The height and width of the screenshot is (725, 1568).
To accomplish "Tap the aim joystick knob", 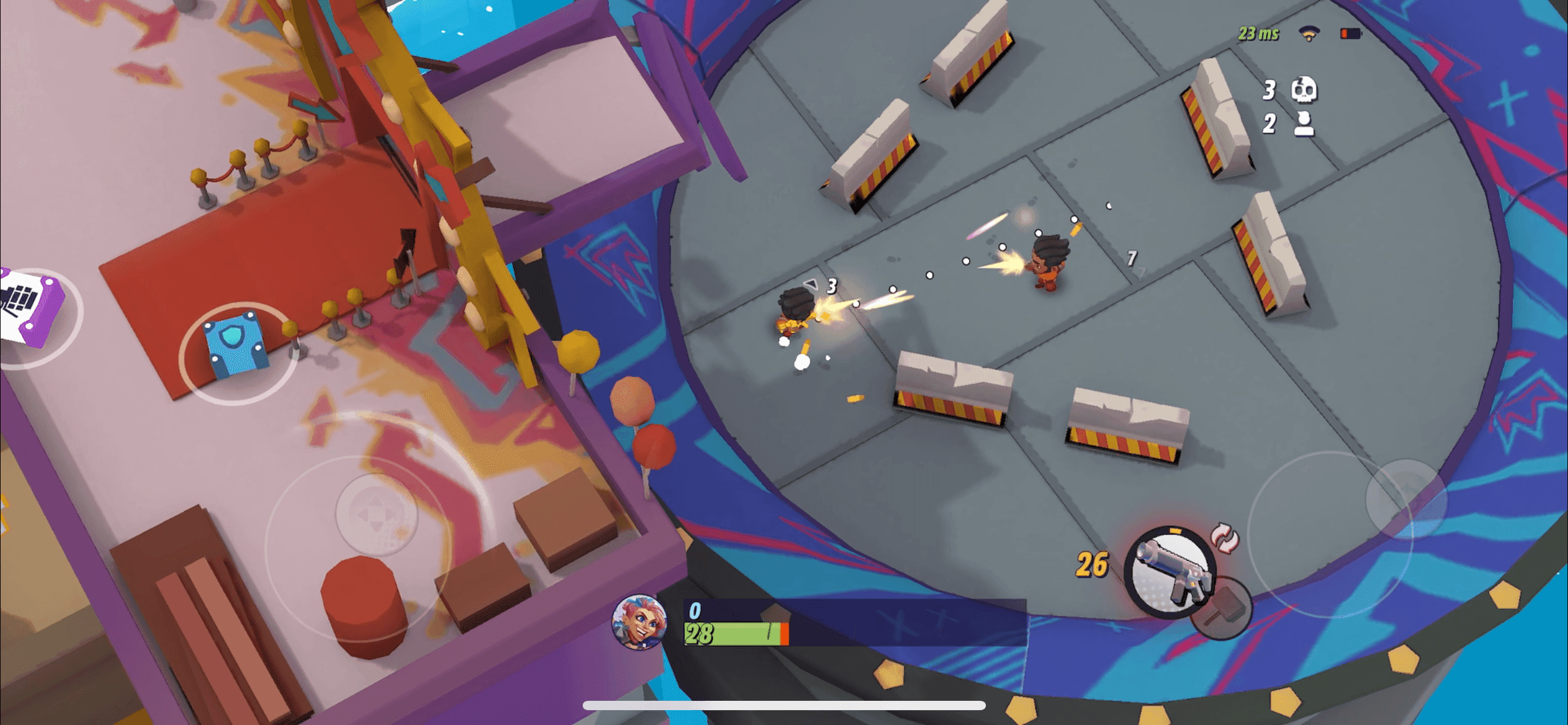I will (x=1406, y=498).
